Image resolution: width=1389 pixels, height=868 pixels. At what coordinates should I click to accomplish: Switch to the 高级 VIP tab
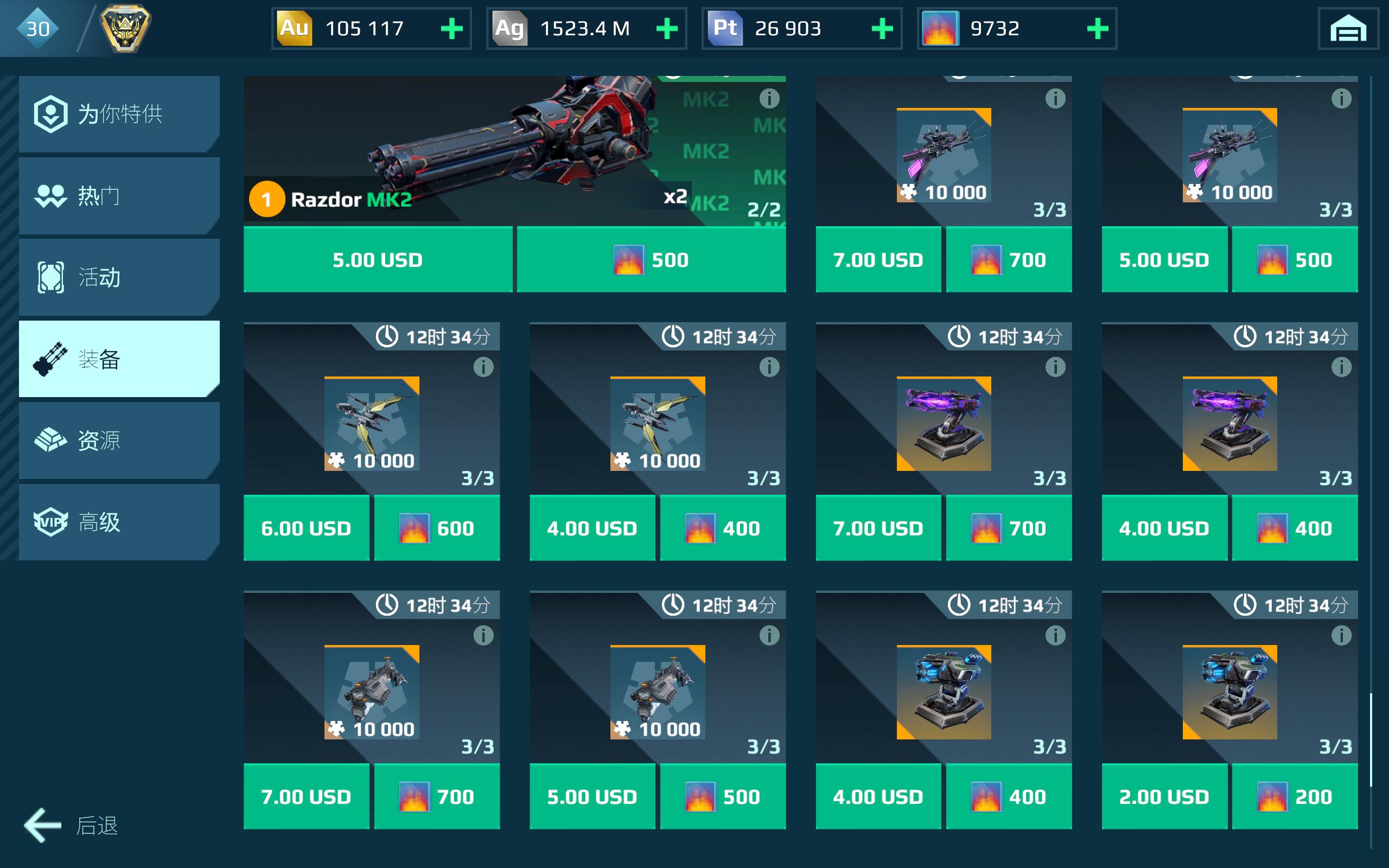tap(119, 522)
